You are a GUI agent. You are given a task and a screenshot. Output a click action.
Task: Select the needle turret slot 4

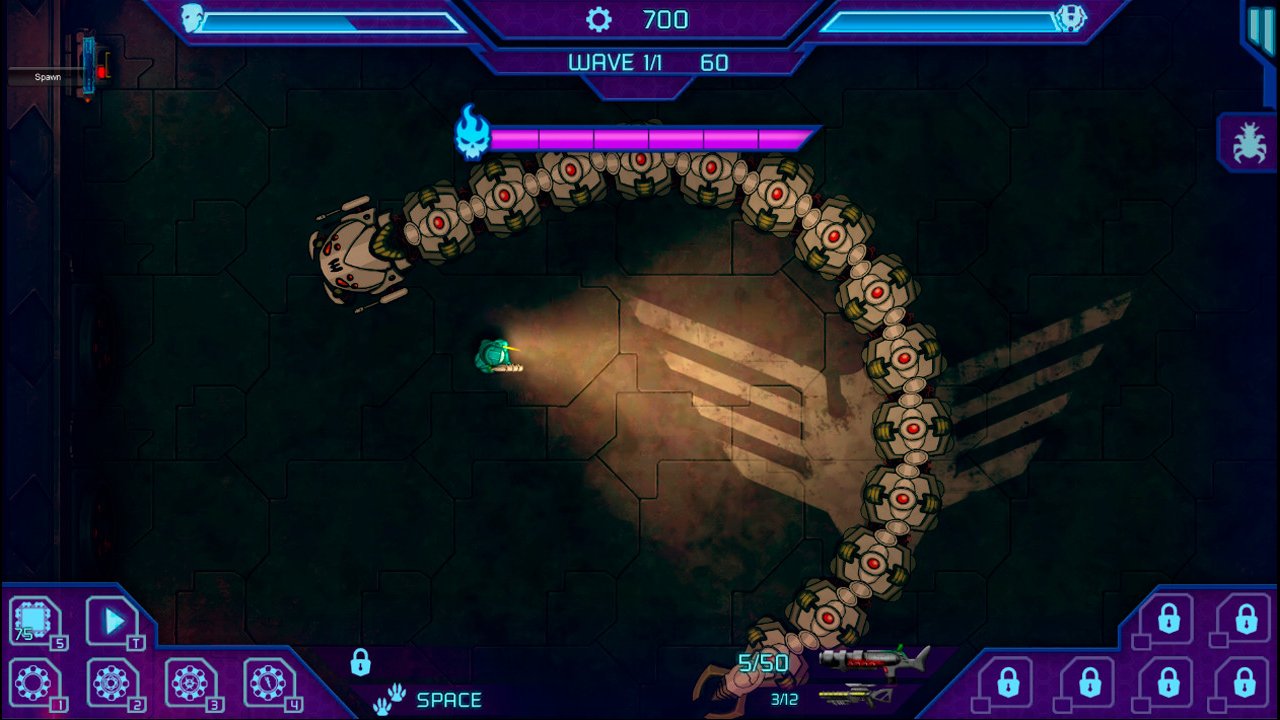click(x=267, y=684)
